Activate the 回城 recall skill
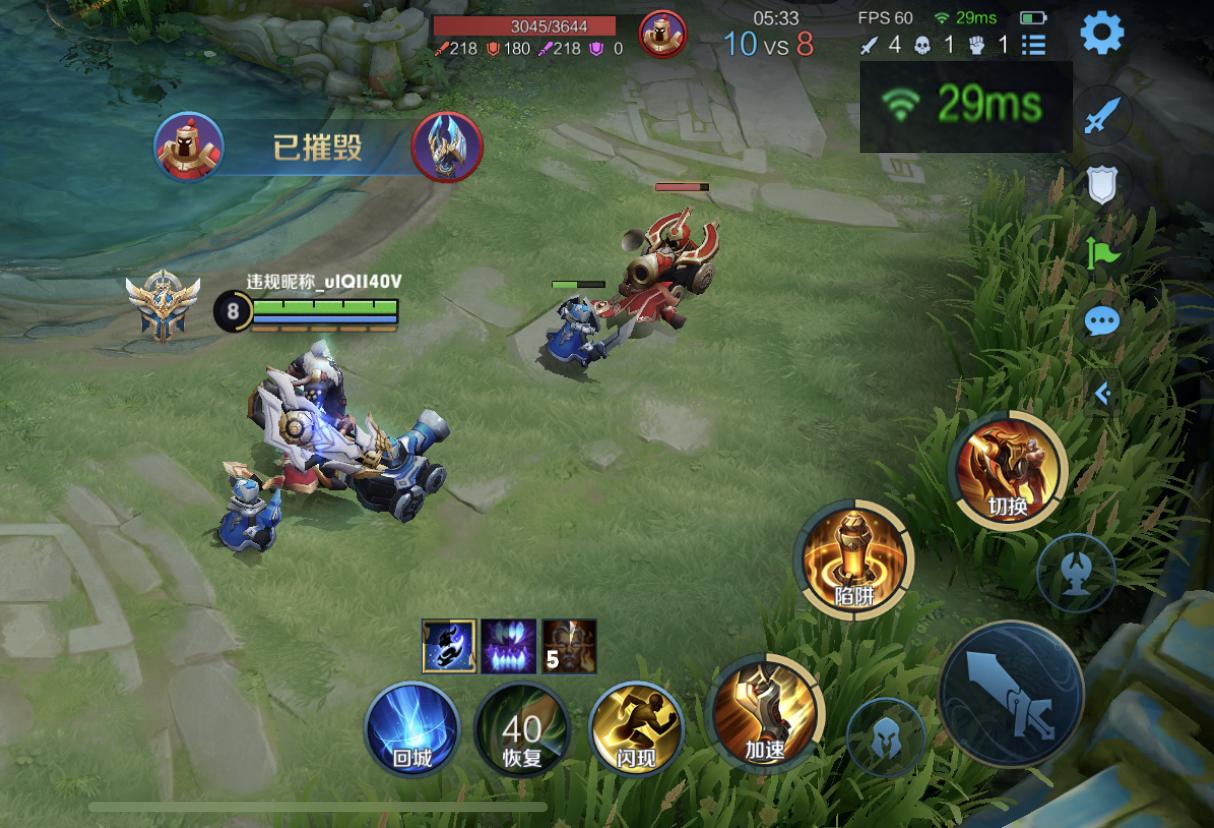The width and height of the screenshot is (1214, 828). tap(411, 728)
